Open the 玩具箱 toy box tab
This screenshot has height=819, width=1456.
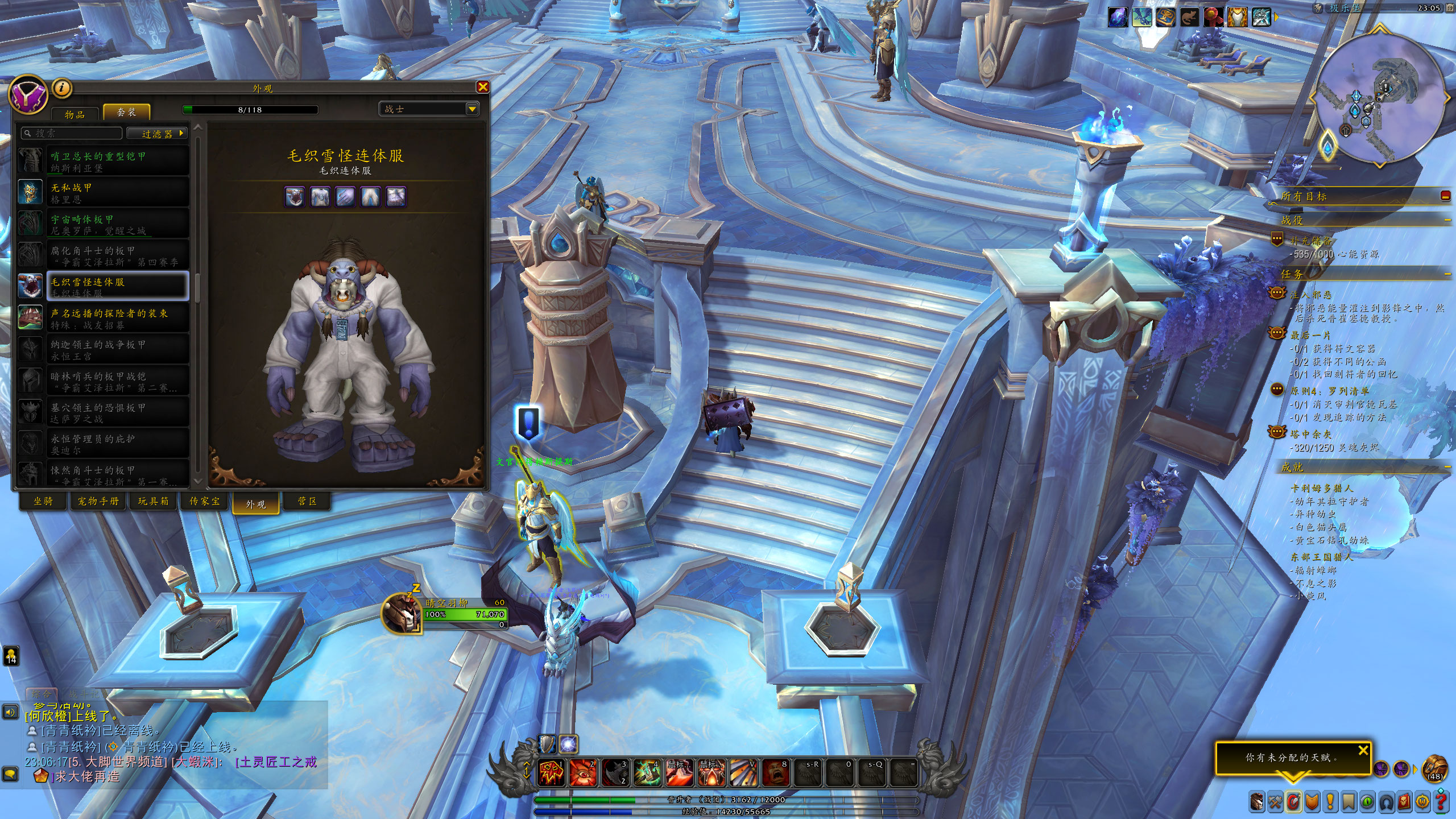point(154,501)
